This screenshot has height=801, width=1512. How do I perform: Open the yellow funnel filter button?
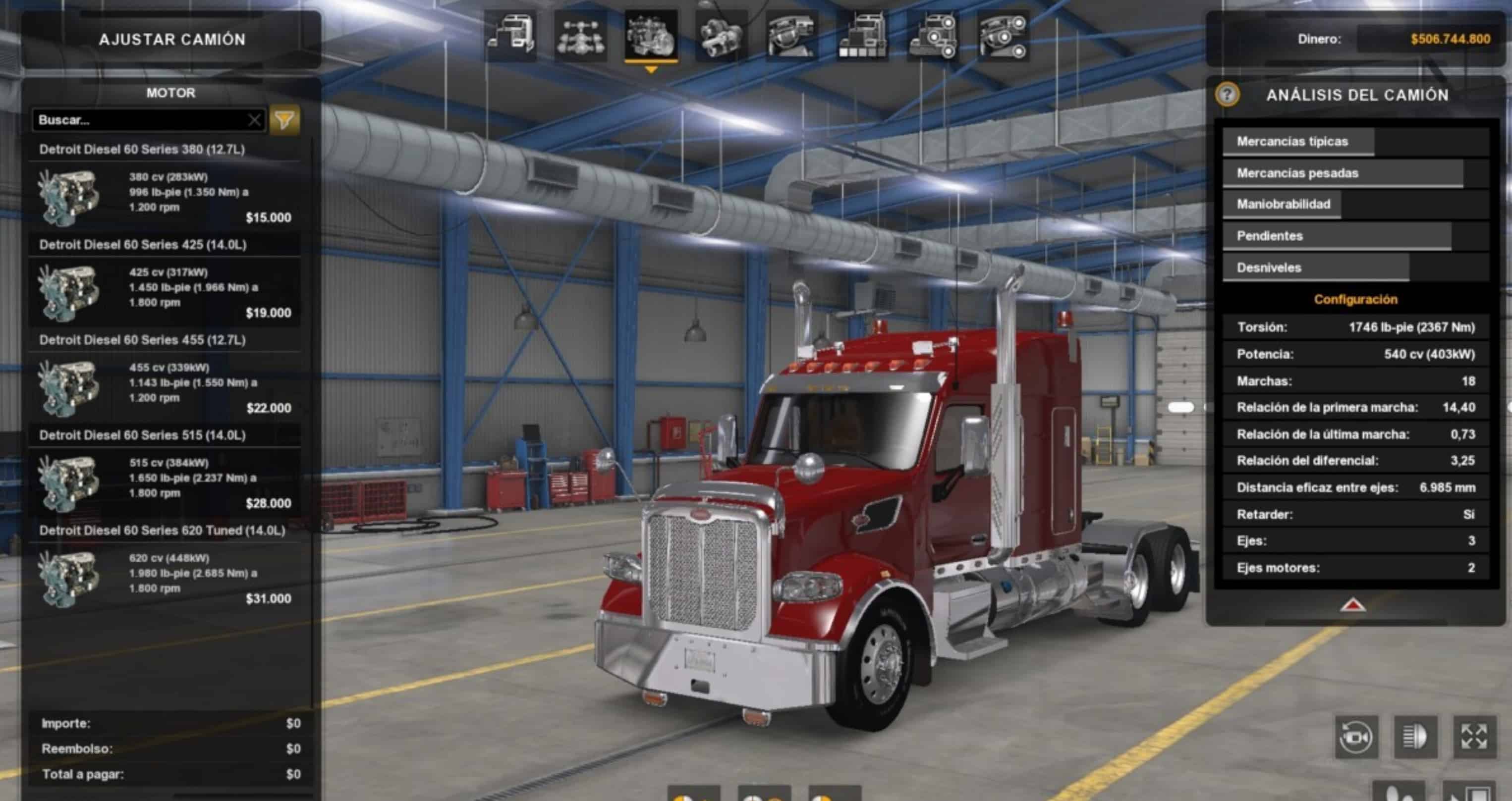pos(284,120)
